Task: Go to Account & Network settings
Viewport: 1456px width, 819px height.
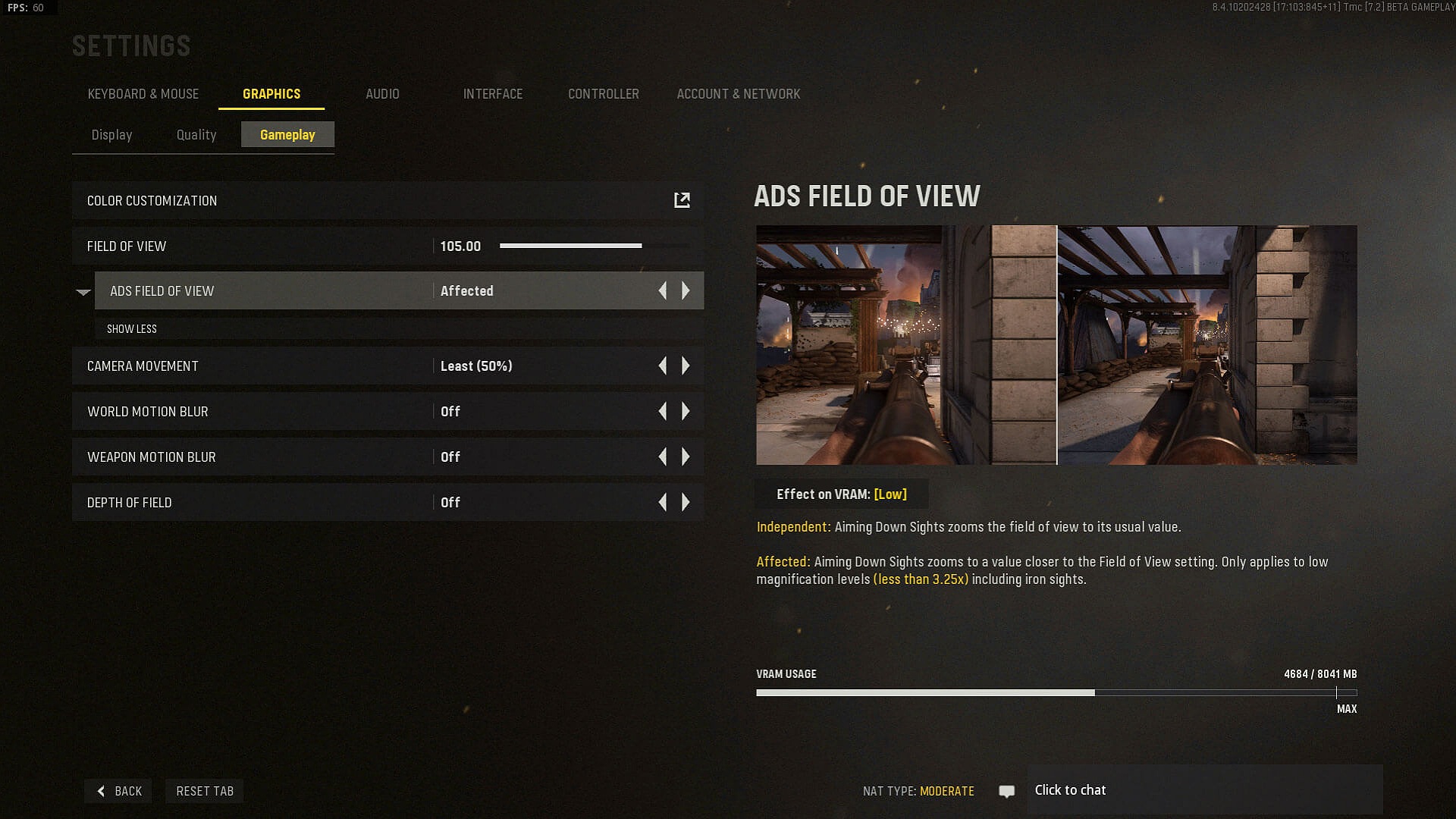Action: pos(738,94)
